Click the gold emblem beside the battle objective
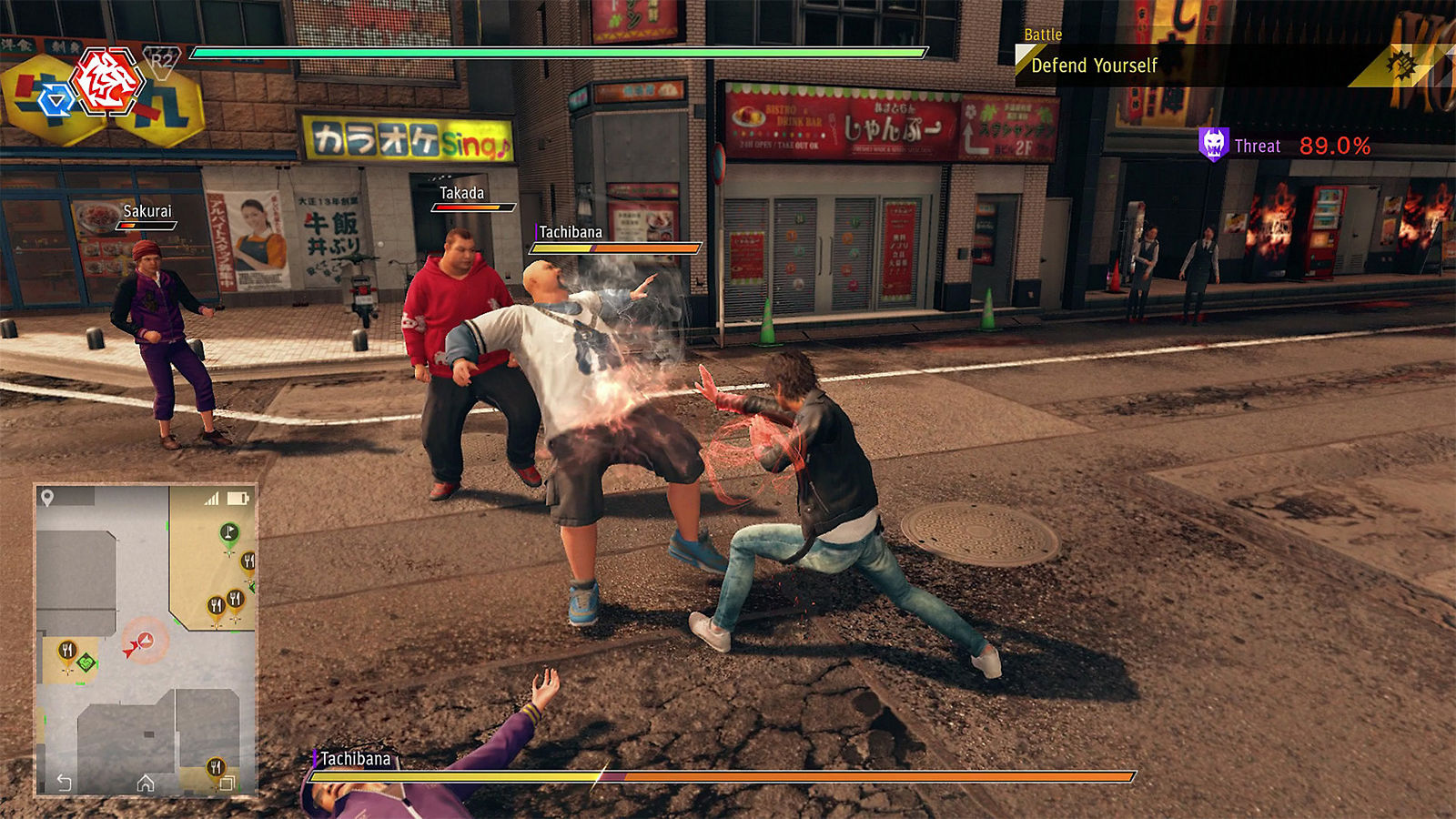The height and width of the screenshot is (819, 1456). [1401, 65]
